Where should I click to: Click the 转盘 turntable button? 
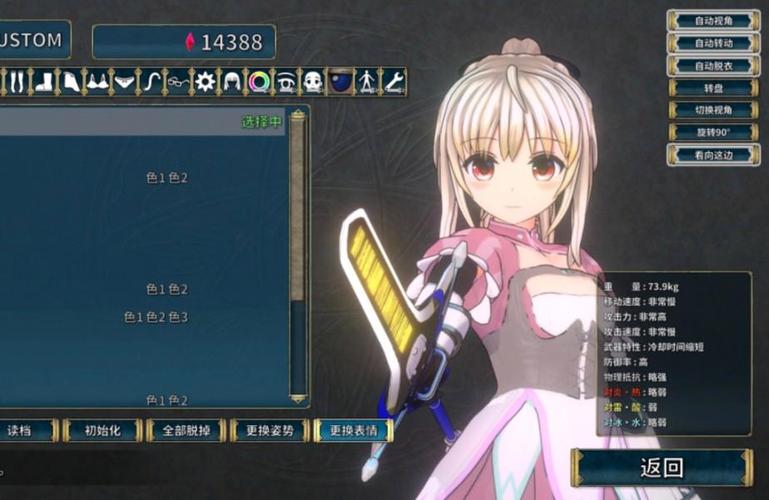(x=712, y=88)
